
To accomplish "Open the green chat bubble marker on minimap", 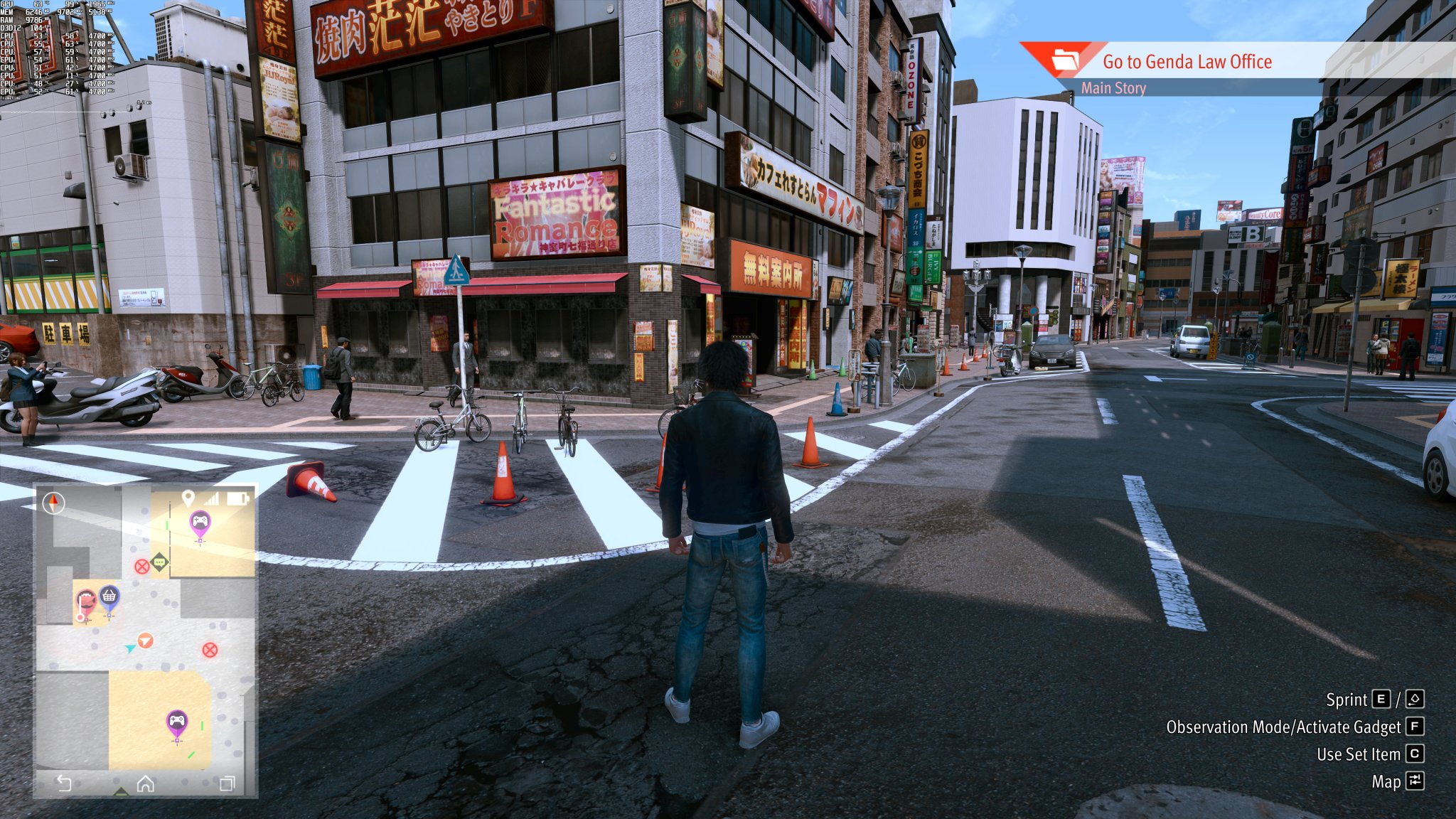I will [159, 562].
